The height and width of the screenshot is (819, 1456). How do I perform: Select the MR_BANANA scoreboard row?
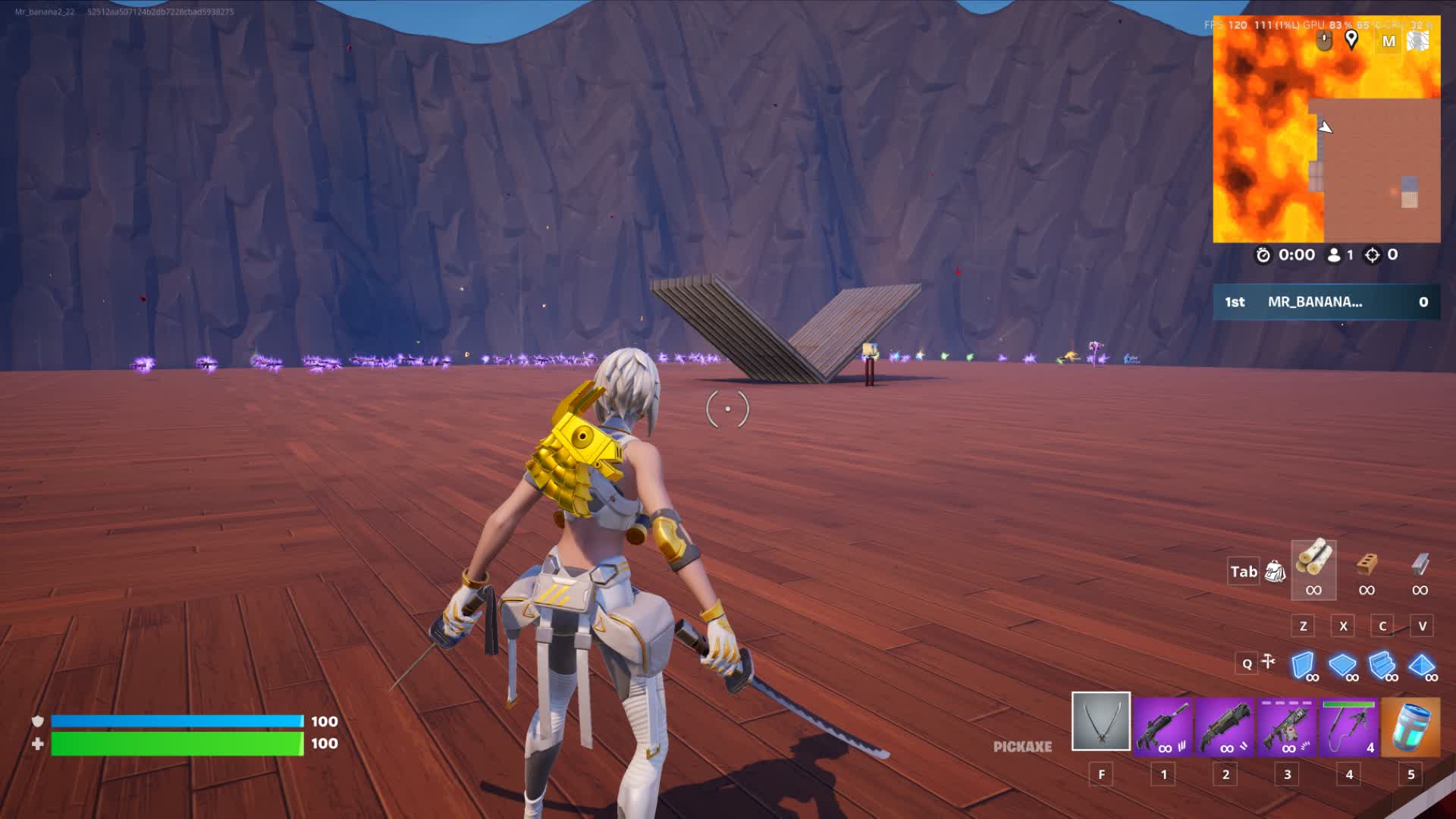[x=1326, y=302]
